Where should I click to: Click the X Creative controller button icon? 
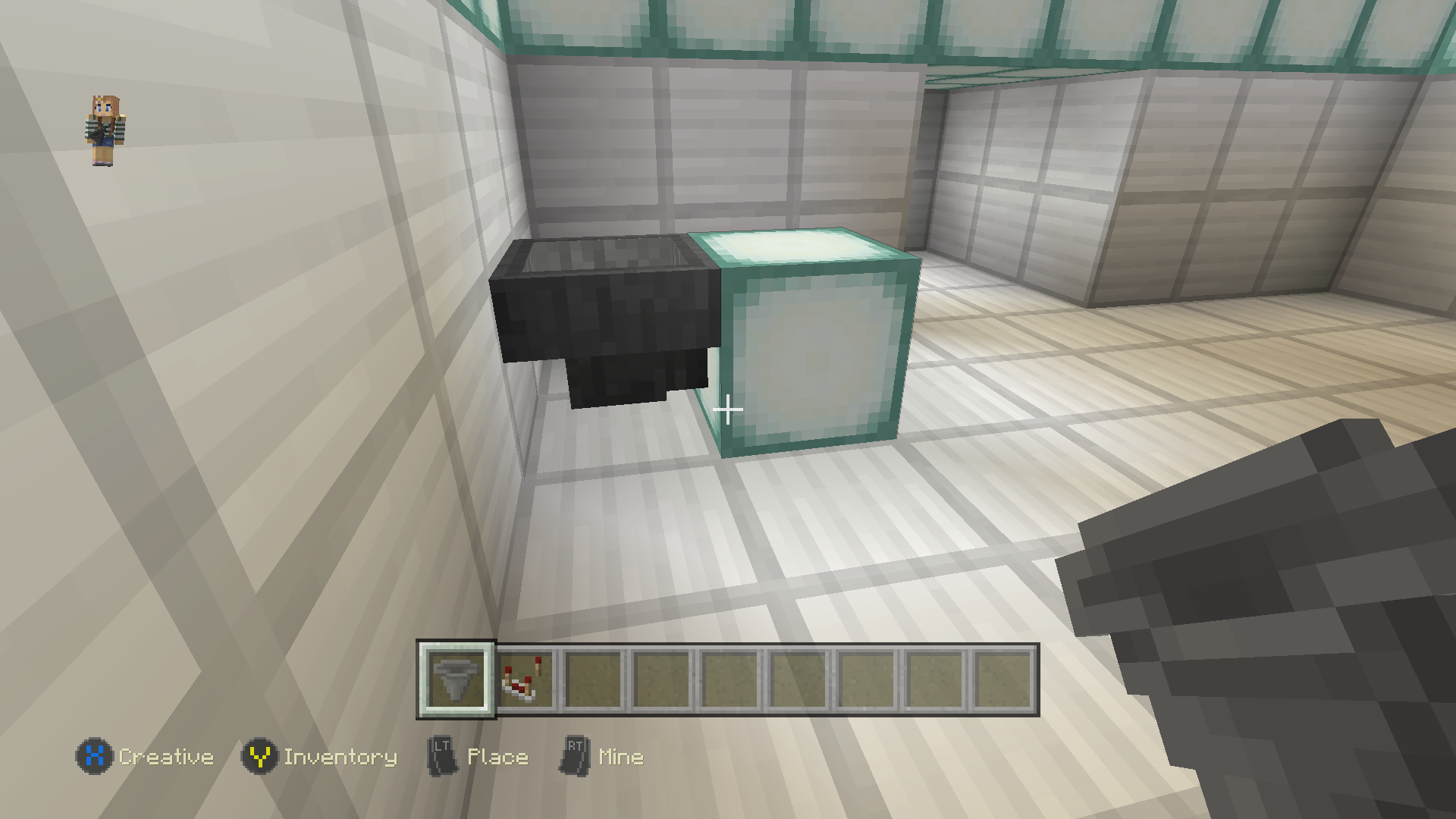[x=93, y=756]
